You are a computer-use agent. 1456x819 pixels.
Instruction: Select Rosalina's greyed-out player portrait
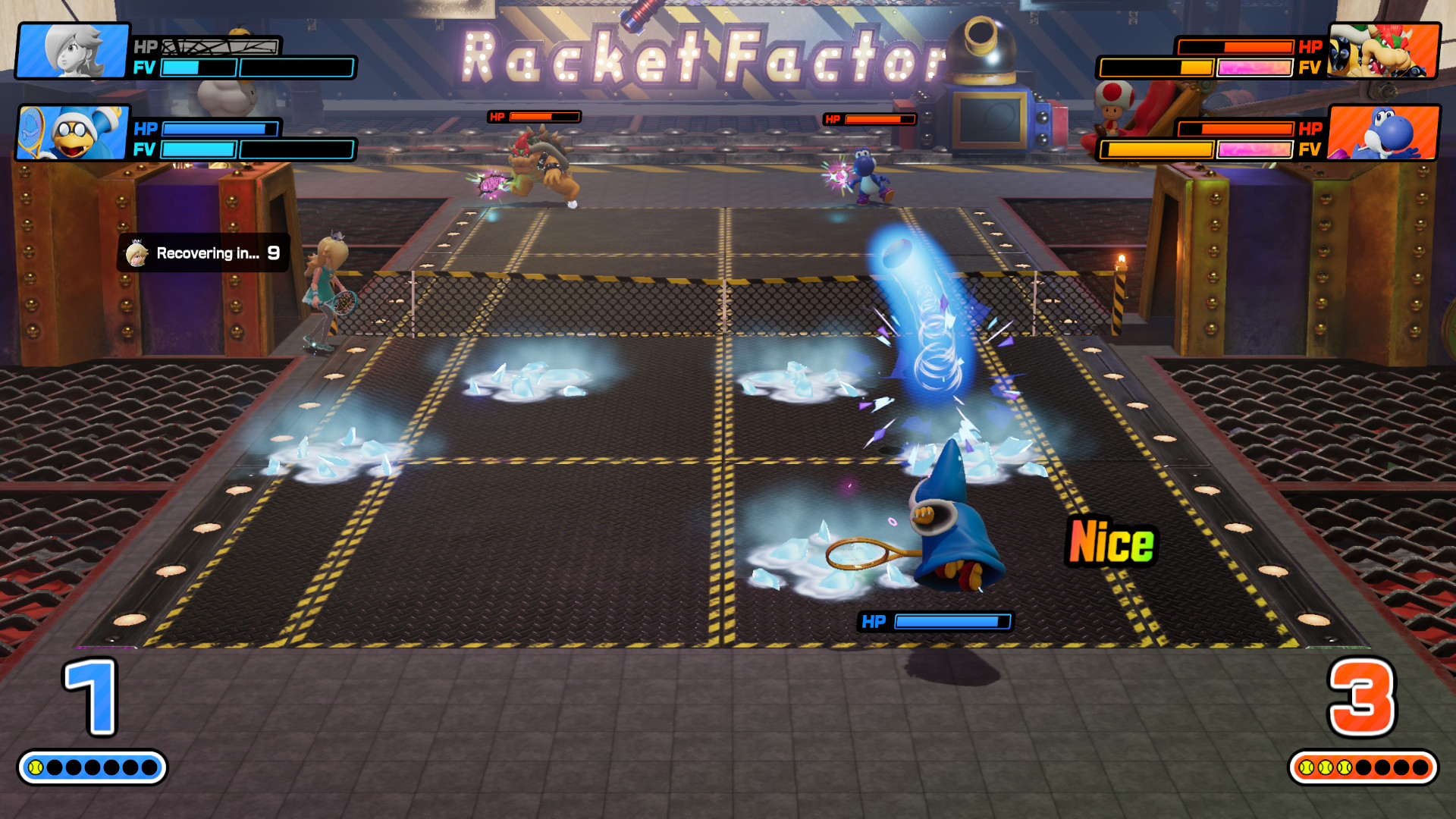point(74,51)
